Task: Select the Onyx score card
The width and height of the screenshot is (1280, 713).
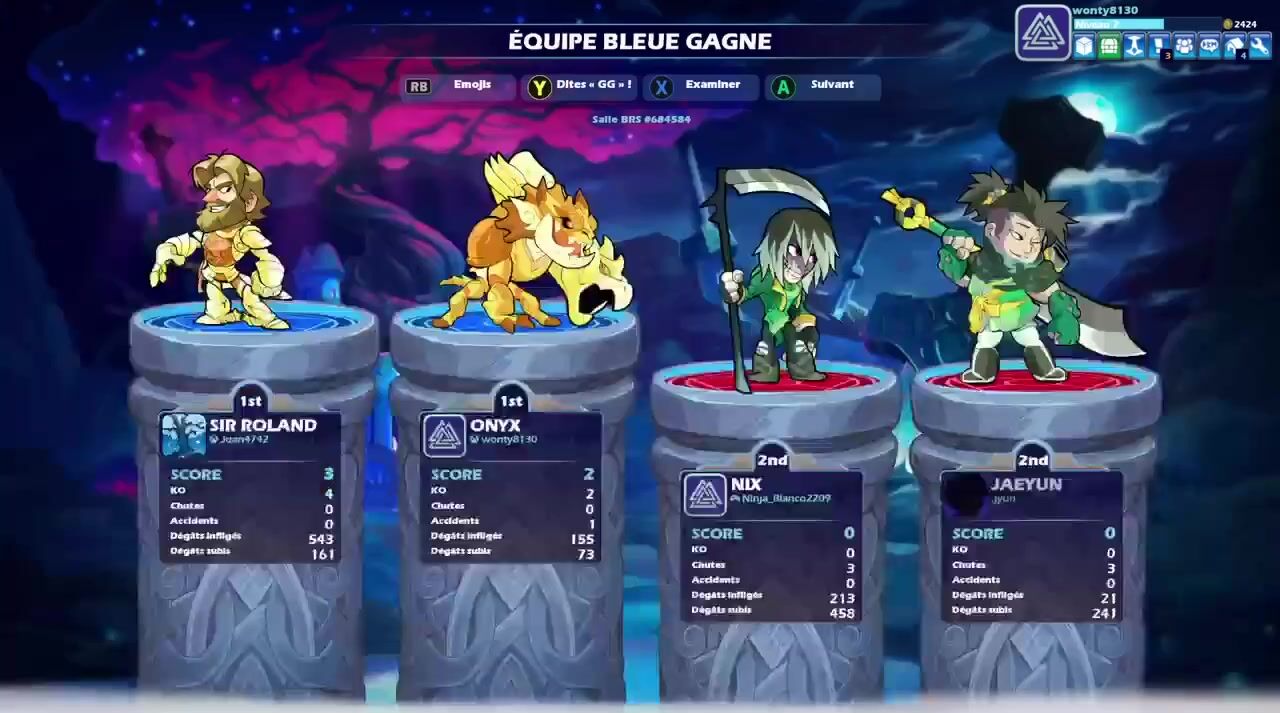Action: tap(511, 487)
